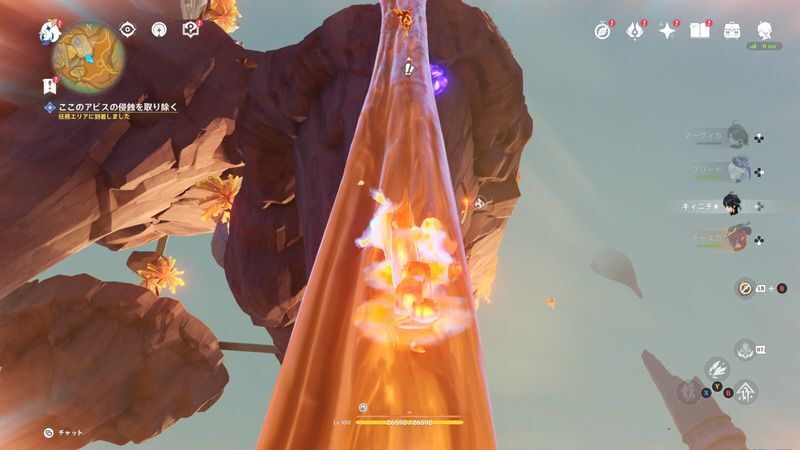800x450 pixels.
Task: Open the chat box labeled チャット
Action: pos(64,432)
